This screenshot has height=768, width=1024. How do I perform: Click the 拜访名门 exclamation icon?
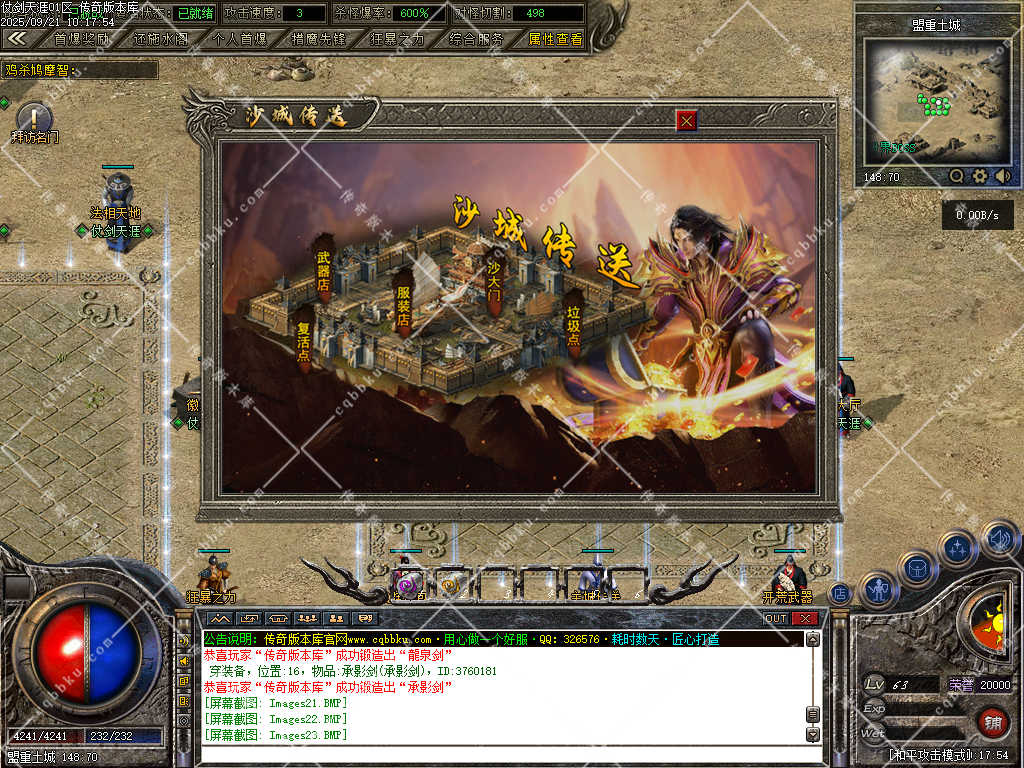(x=34, y=117)
